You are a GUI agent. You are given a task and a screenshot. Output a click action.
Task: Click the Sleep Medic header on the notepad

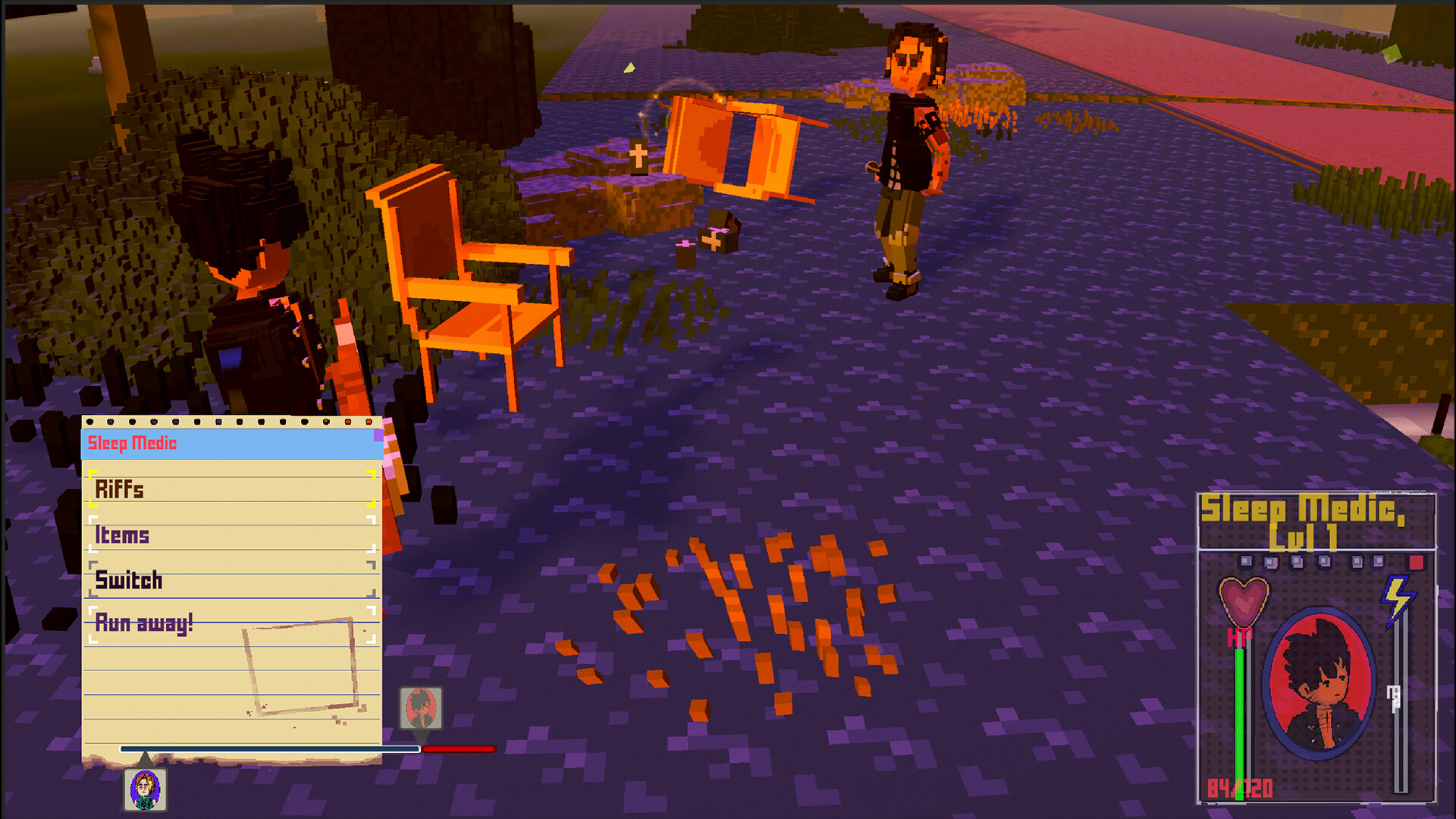click(x=133, y=444)
